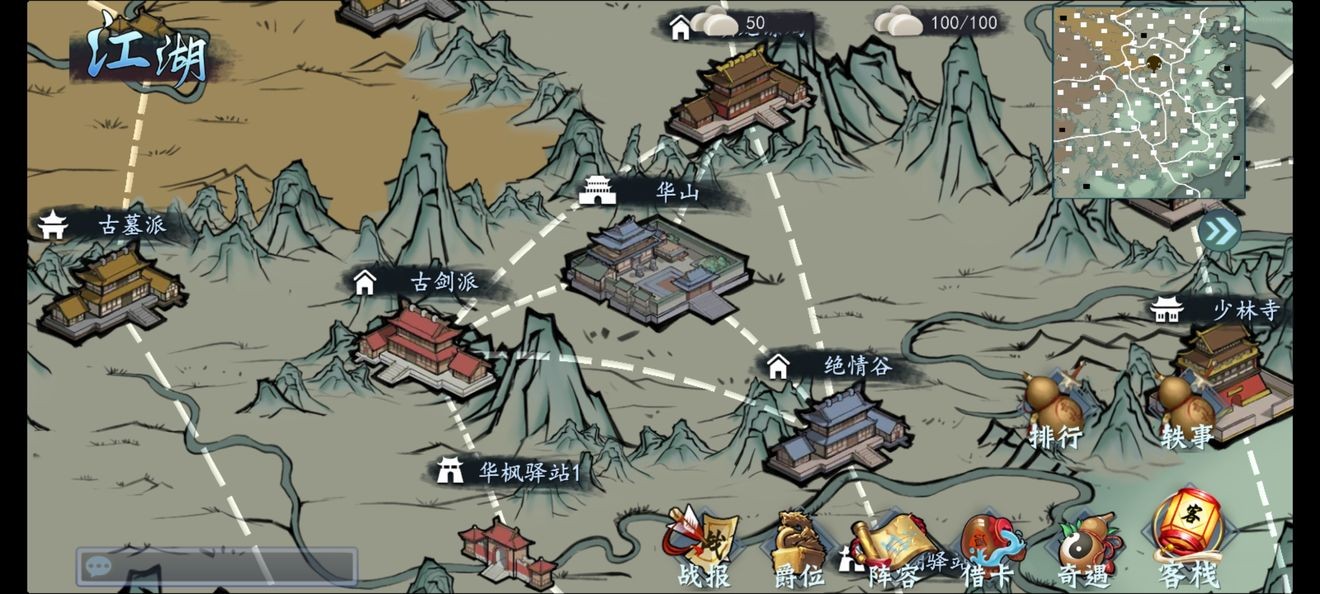Show the 排行 rankings
The image size is (1320, 594).
tap(1056, 410)
